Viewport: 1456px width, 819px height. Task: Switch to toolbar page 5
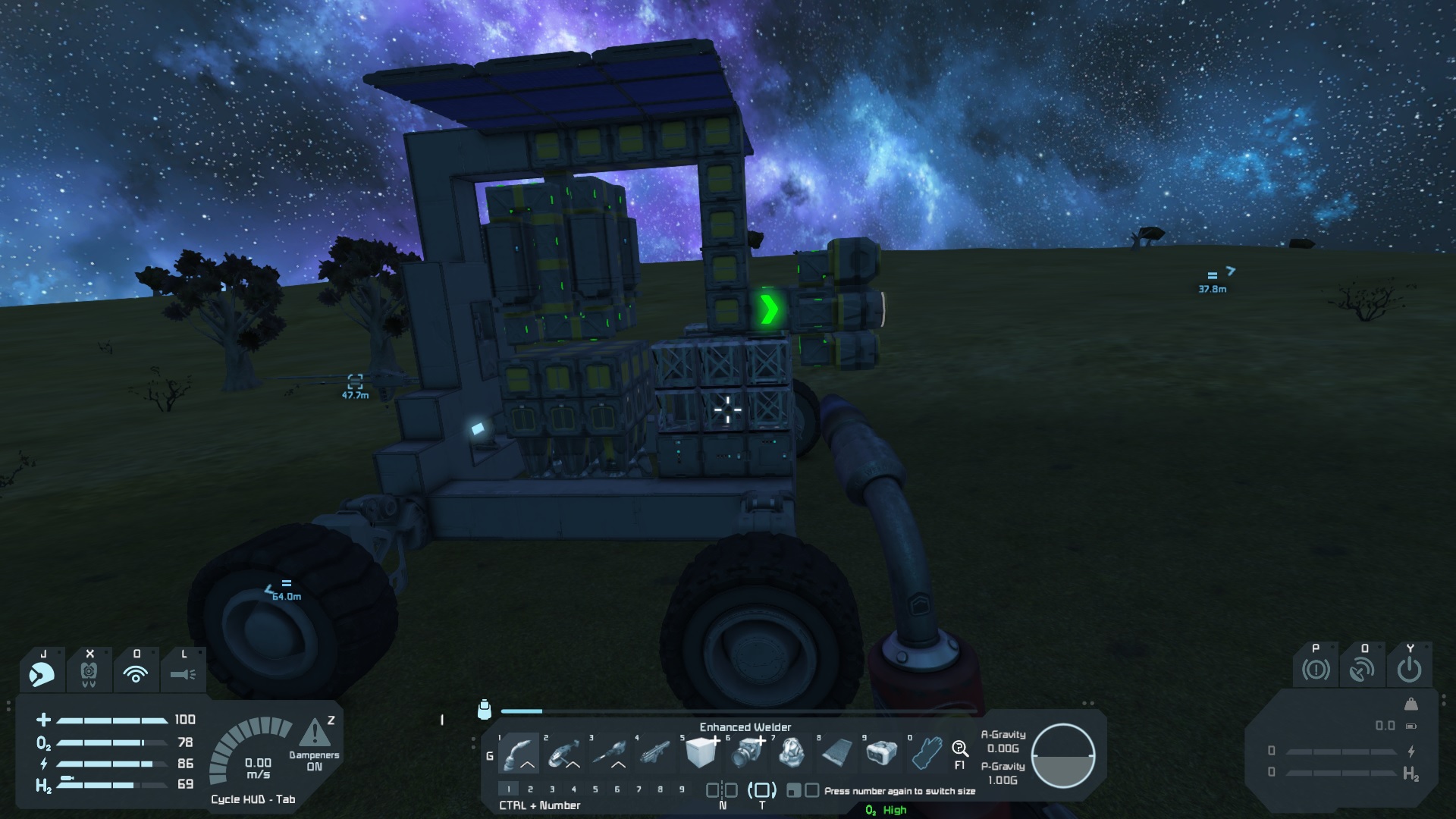click(595, 789)
